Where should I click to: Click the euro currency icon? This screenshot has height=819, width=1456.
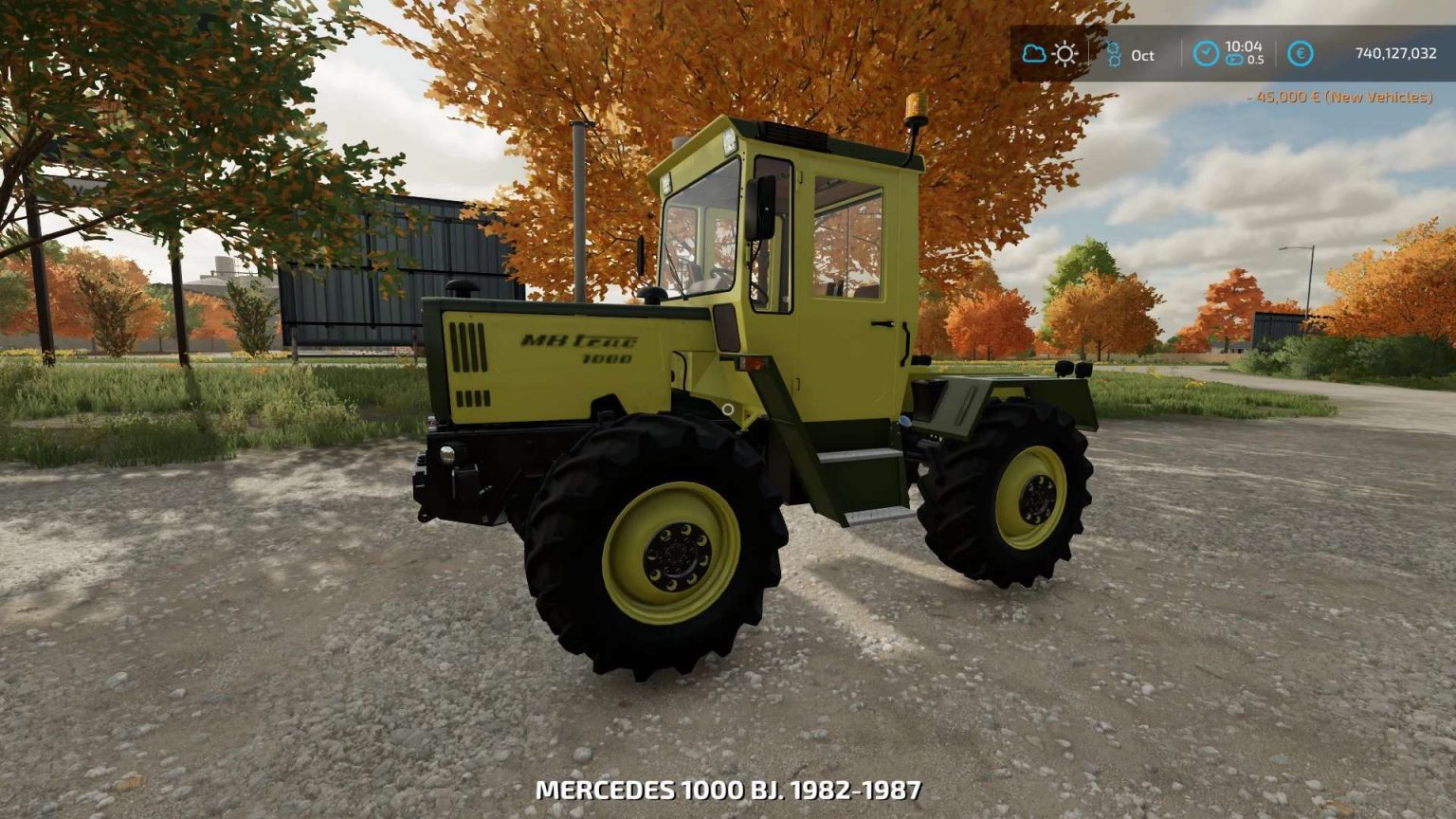tap(1299, 54)
